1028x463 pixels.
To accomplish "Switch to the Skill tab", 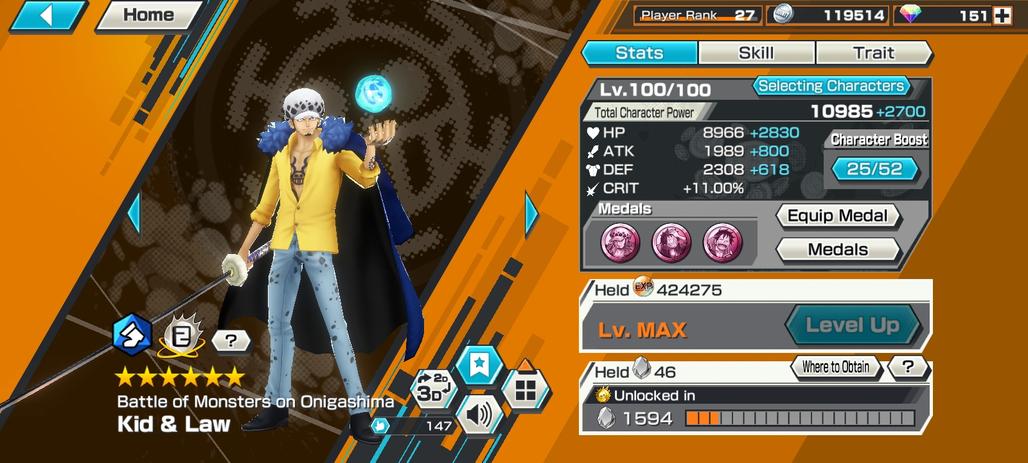I will click(x=756, y=53).
